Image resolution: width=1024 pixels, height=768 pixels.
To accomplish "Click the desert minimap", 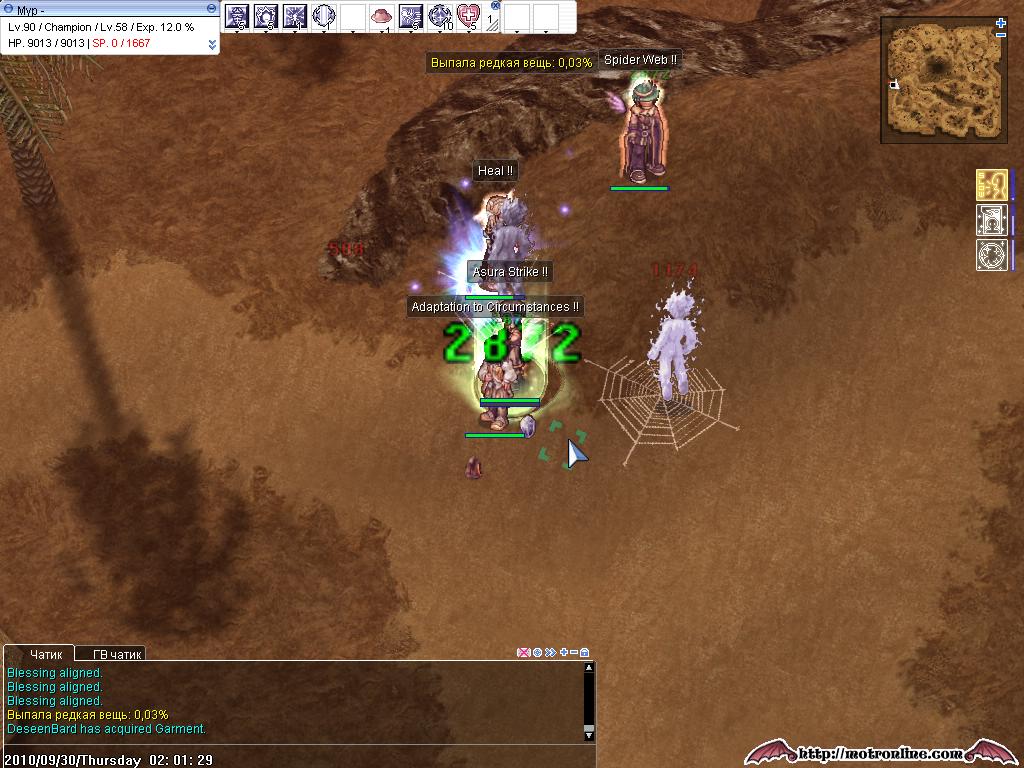I will tap(943, 81).
